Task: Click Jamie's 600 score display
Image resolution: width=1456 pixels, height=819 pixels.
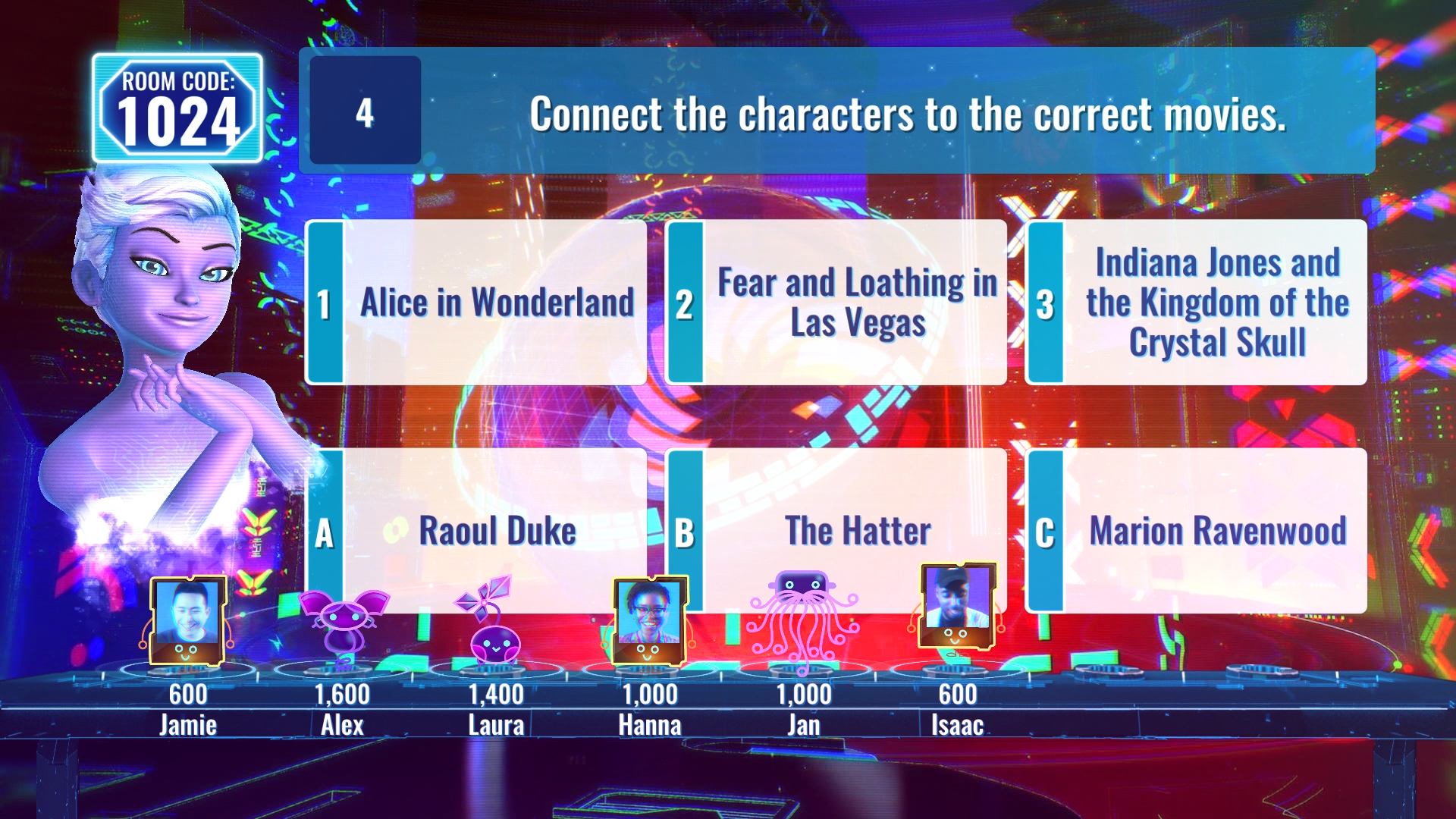Action: click(189, 693)
